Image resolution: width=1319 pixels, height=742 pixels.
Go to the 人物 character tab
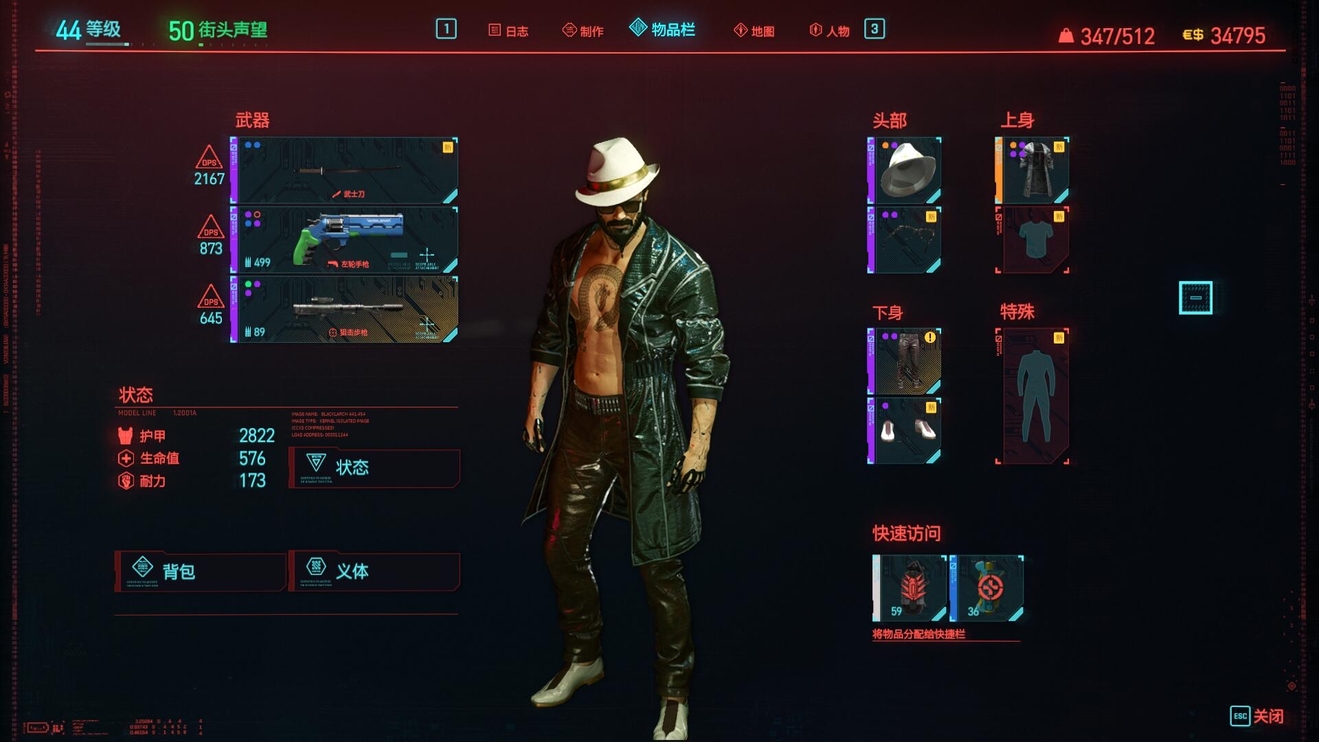click(x=829, y=31)
